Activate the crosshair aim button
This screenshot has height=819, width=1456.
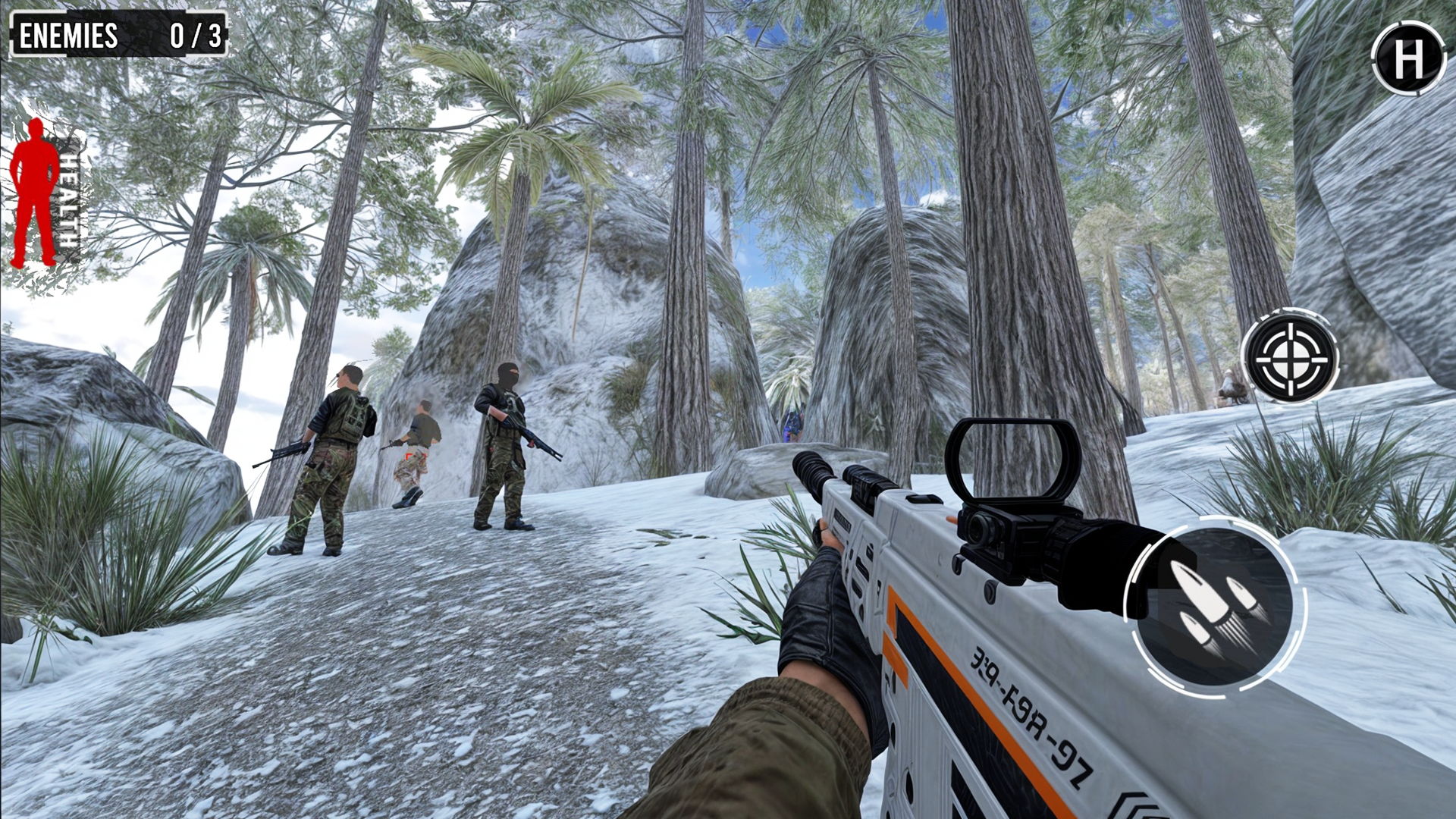click(1289, 356)
